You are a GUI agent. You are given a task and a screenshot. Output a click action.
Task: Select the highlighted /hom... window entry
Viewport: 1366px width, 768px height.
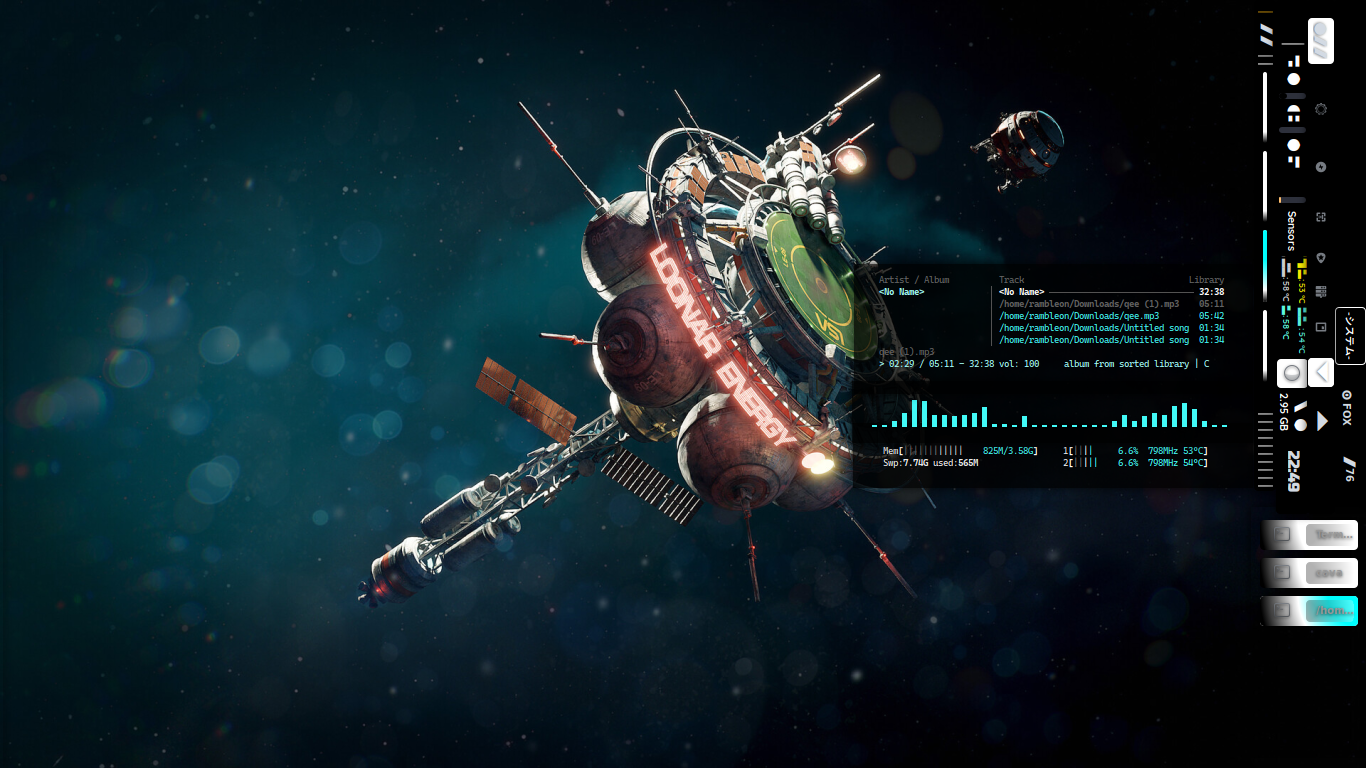pos(1310,611)
